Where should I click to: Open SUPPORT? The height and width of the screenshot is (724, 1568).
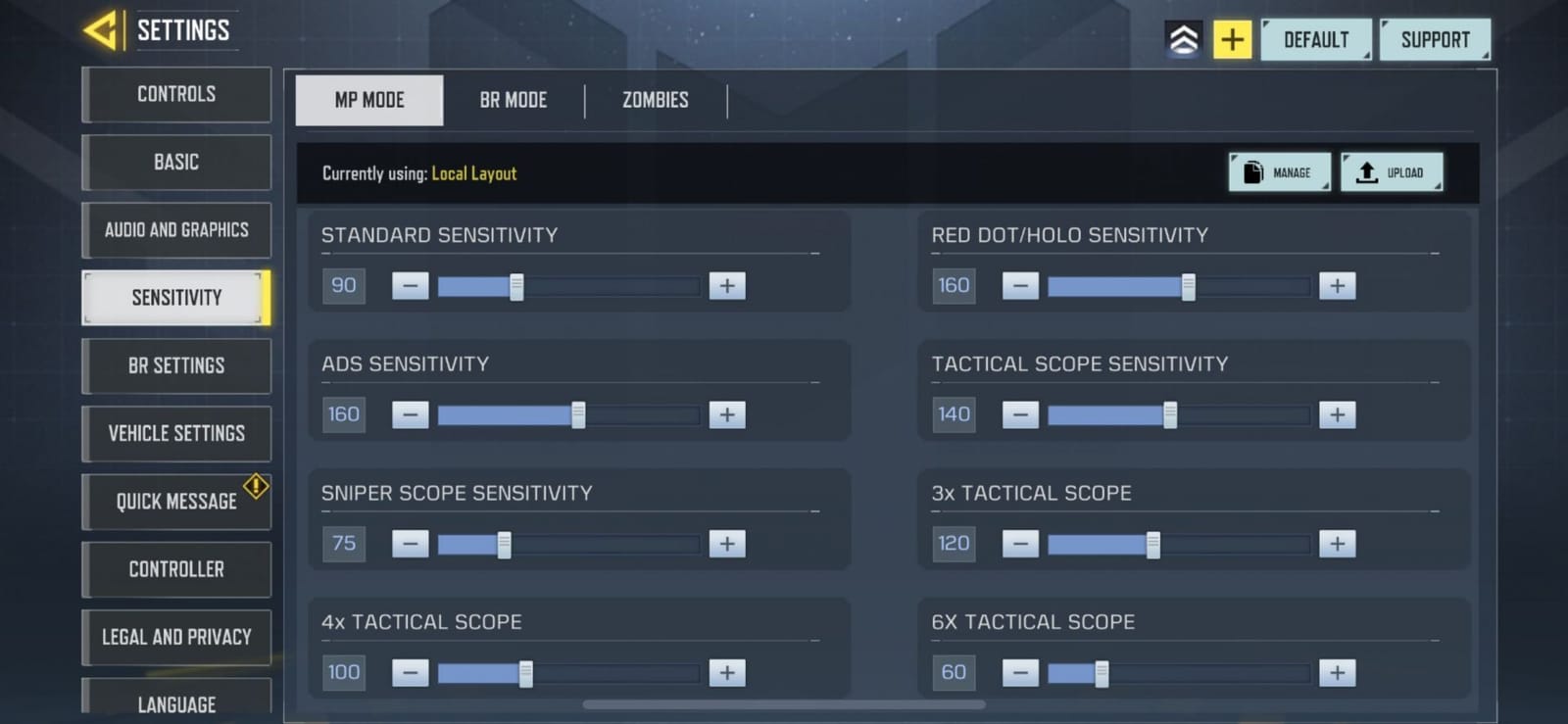[x=1435, y=39]
